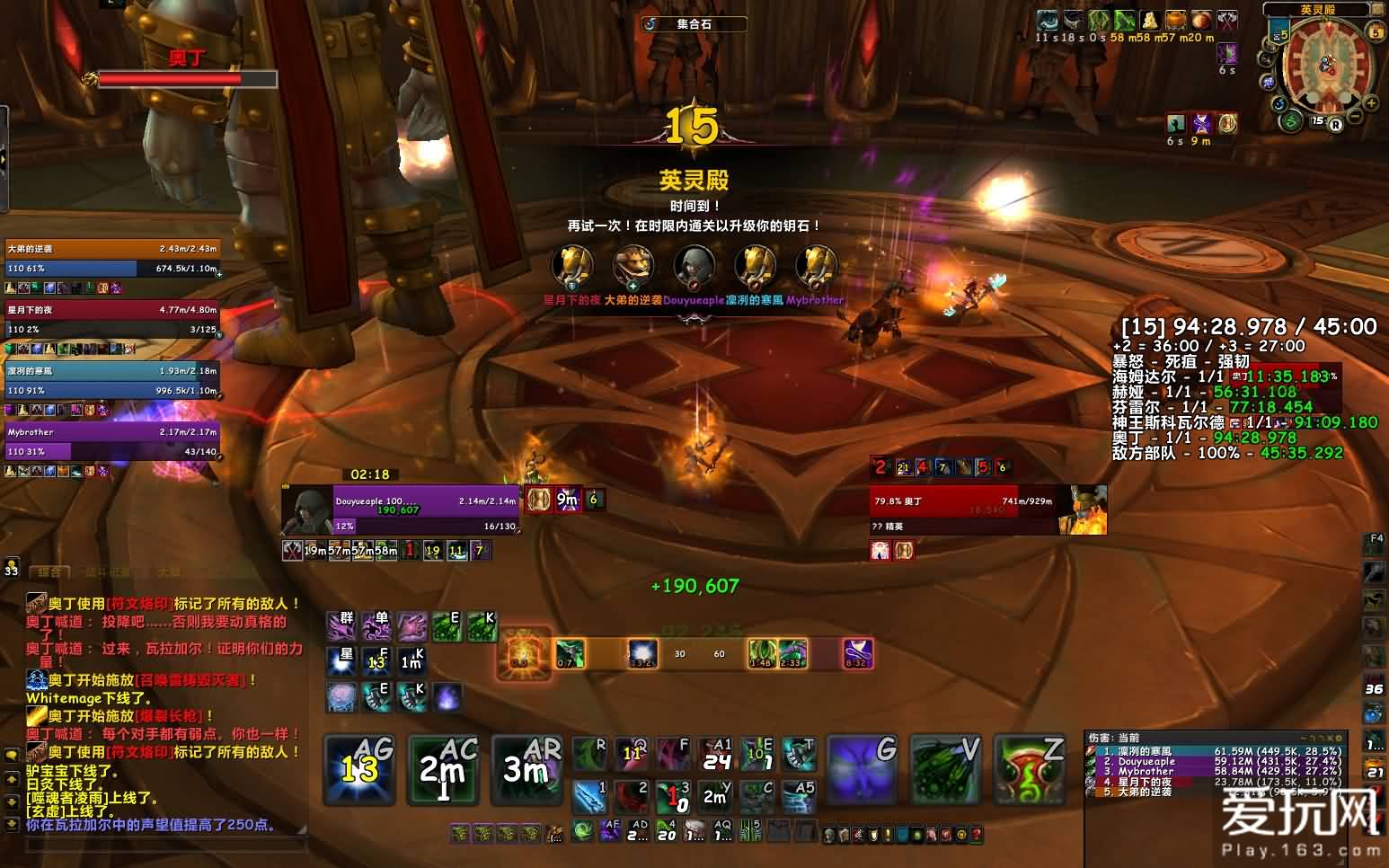Viewport: 1389px width, 868px height.
Task: Select party member 凛冽的寒風 frame
Action: tap(112, 380)
